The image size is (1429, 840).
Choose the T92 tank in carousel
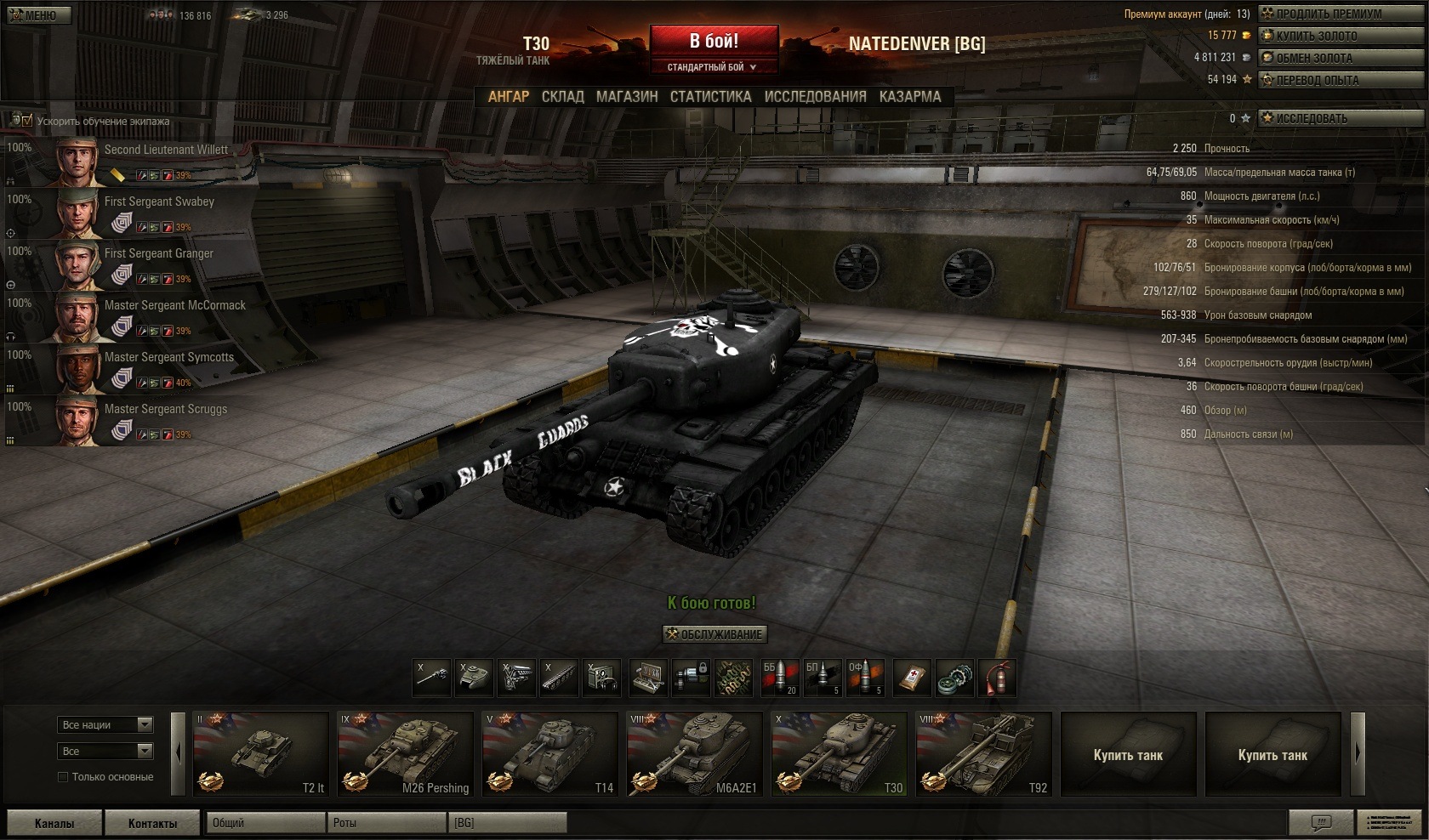(983, 754)
